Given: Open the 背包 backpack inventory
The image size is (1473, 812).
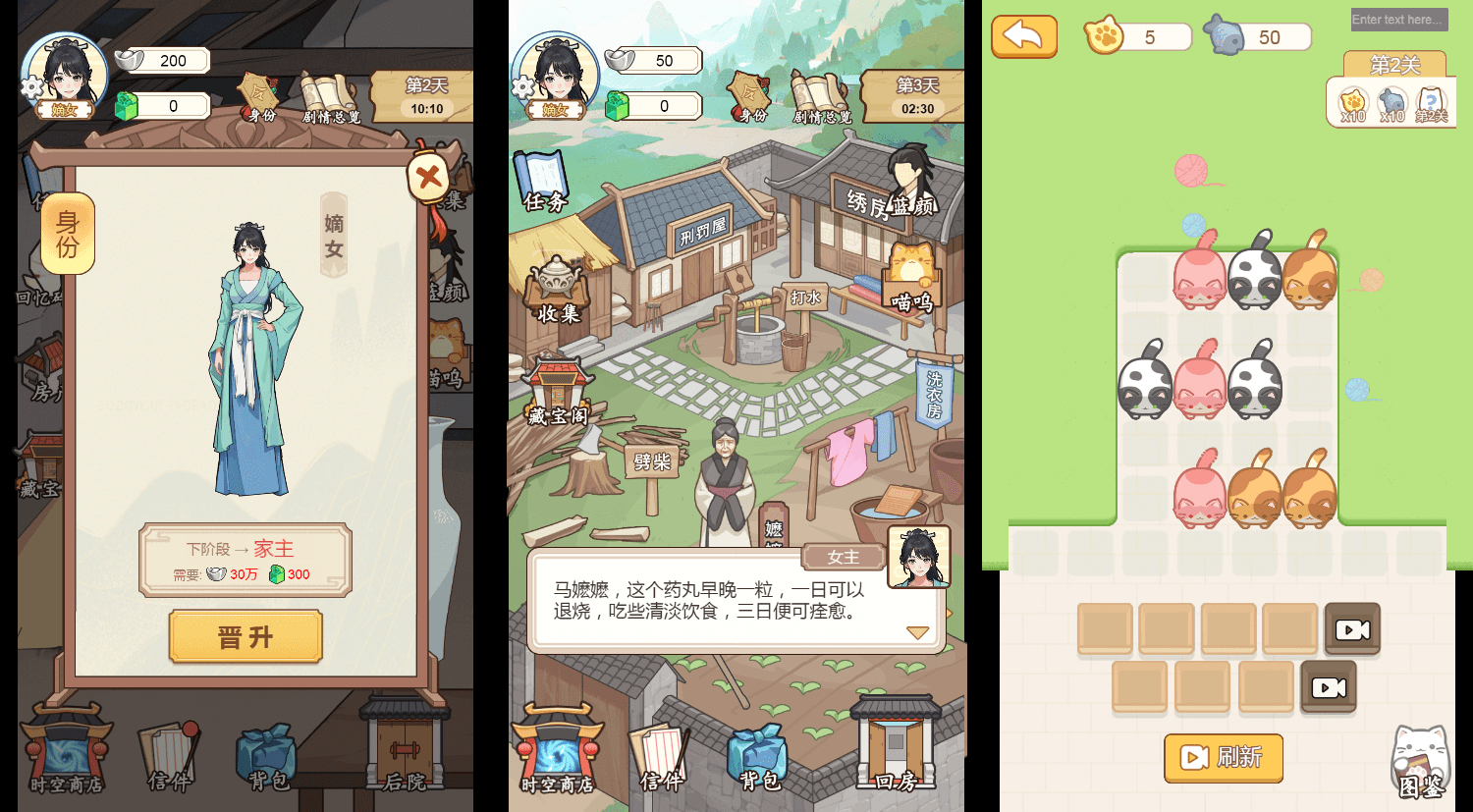Looking at the screenshot, I should pyautogui.click(x=756, y=756).
